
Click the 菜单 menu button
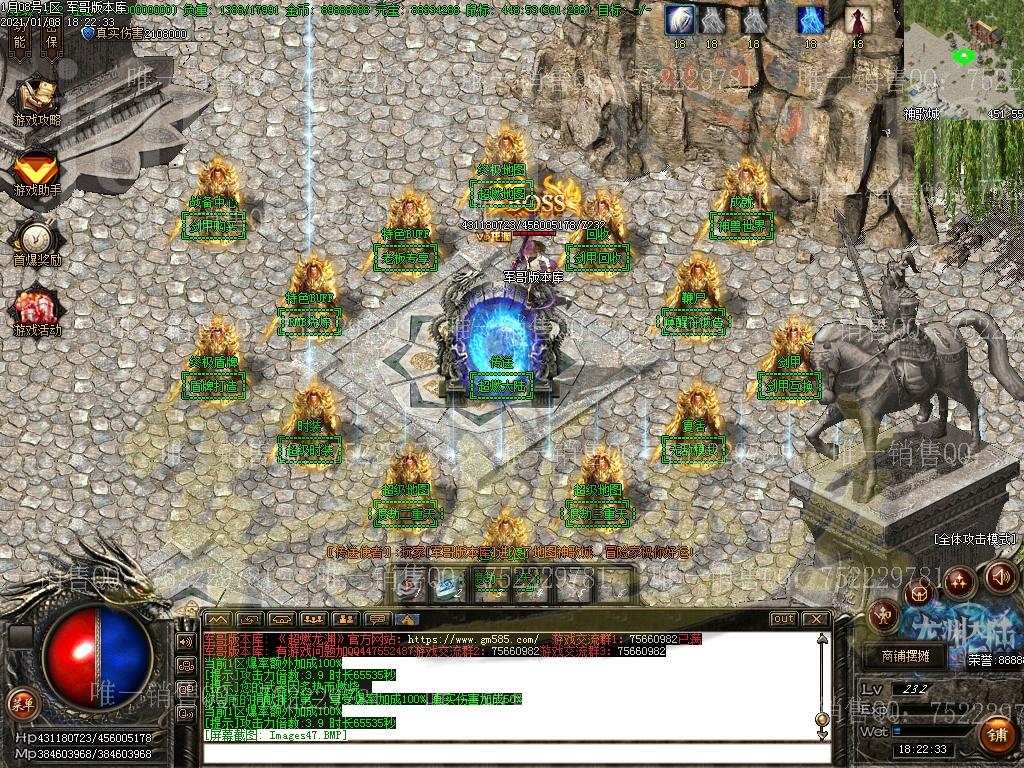(21, 703)
